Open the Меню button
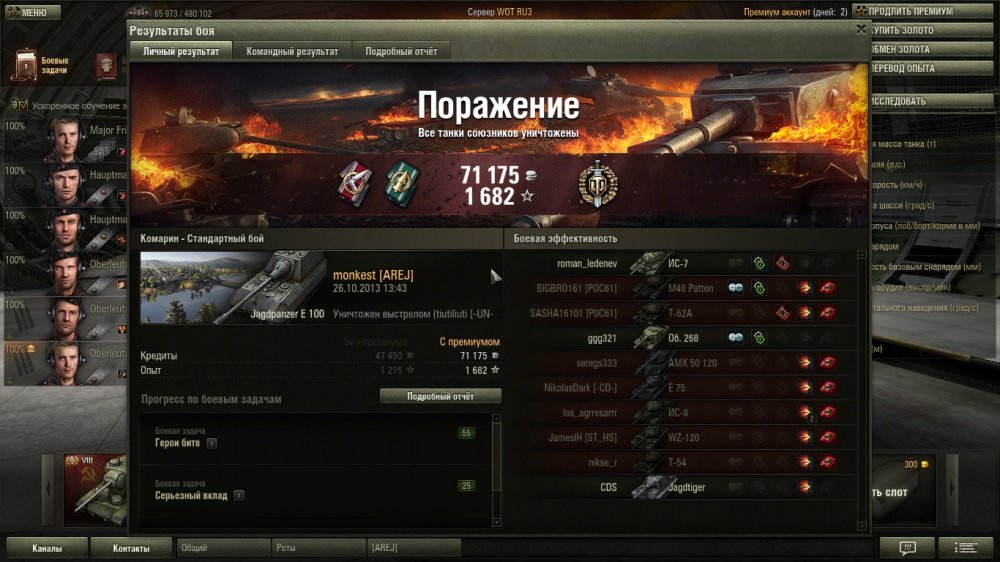The height and width of the screenshot is (562, 1000). 30,12
